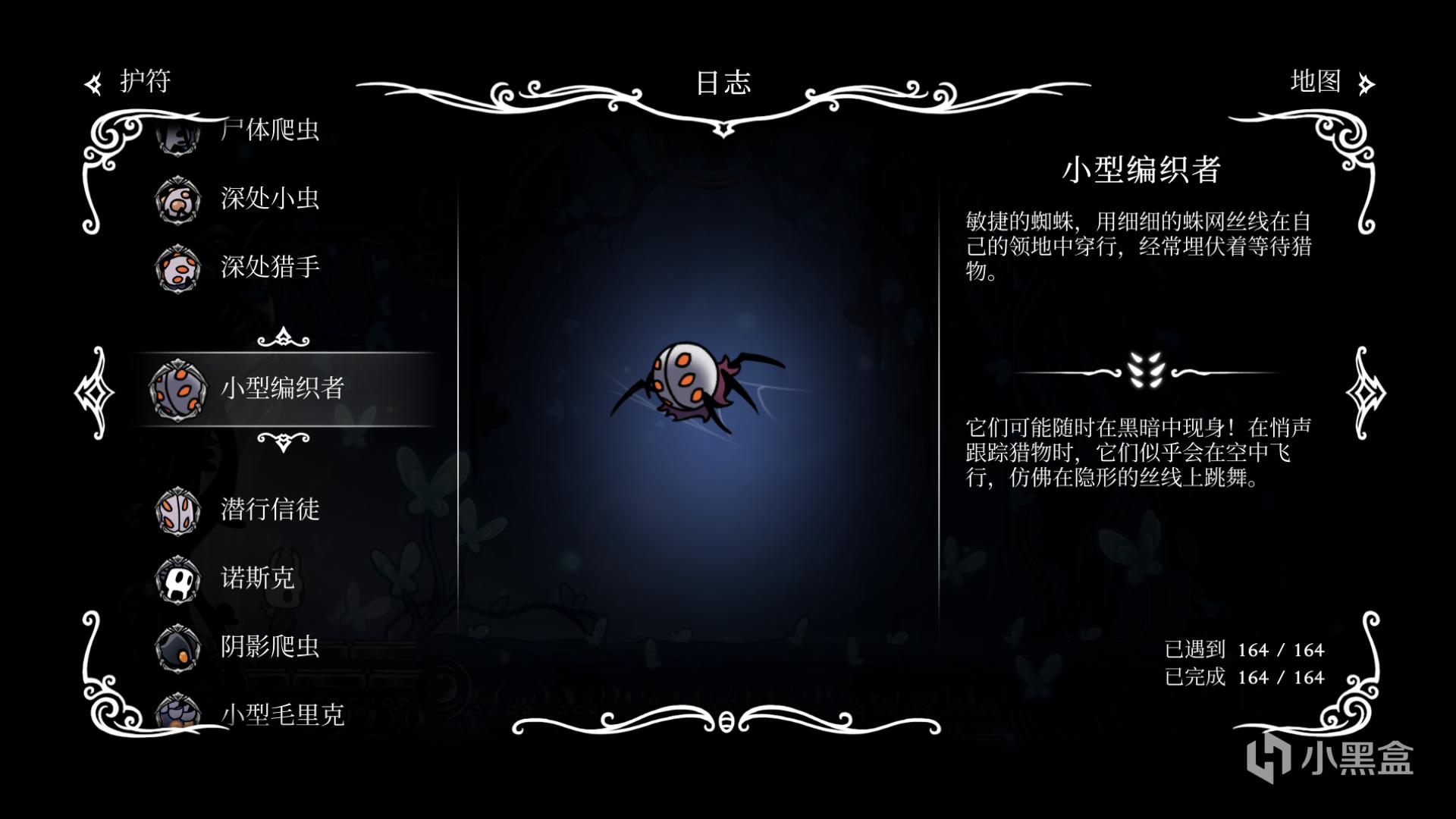Click the down arrow below 小型编织者

click(284, 441)
